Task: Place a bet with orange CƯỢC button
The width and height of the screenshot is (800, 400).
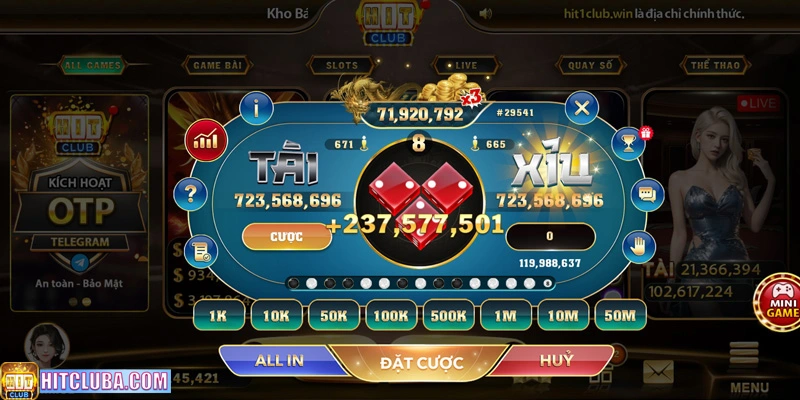Action: click(x=287, y=236)
